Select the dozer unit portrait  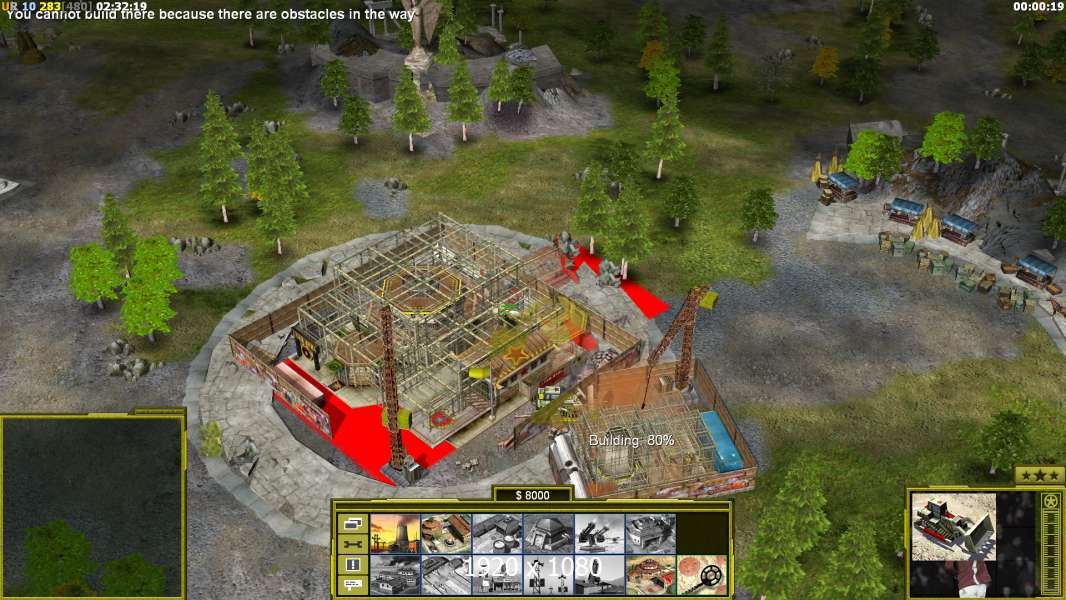[953, 526]
